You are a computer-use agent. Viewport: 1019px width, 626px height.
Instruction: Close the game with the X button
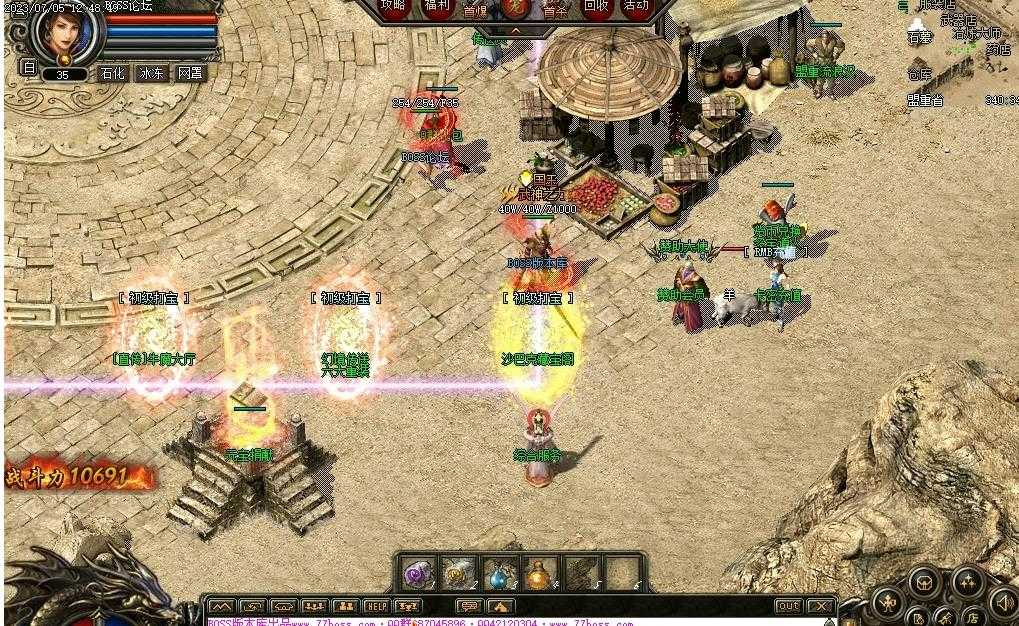click(819, 606)
